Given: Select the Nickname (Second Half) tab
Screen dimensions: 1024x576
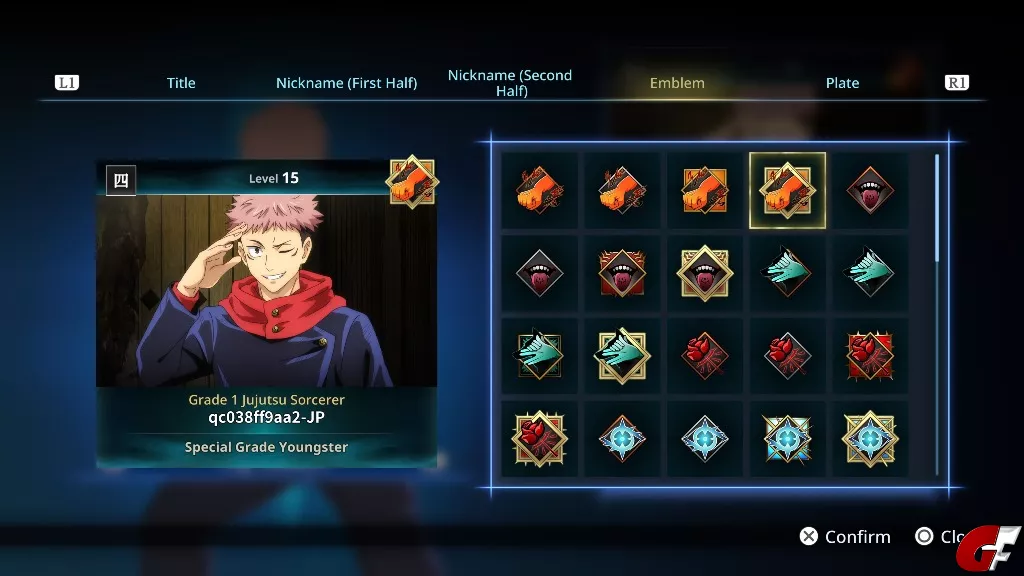Looking at the screenshot, I should pos(510,83).
